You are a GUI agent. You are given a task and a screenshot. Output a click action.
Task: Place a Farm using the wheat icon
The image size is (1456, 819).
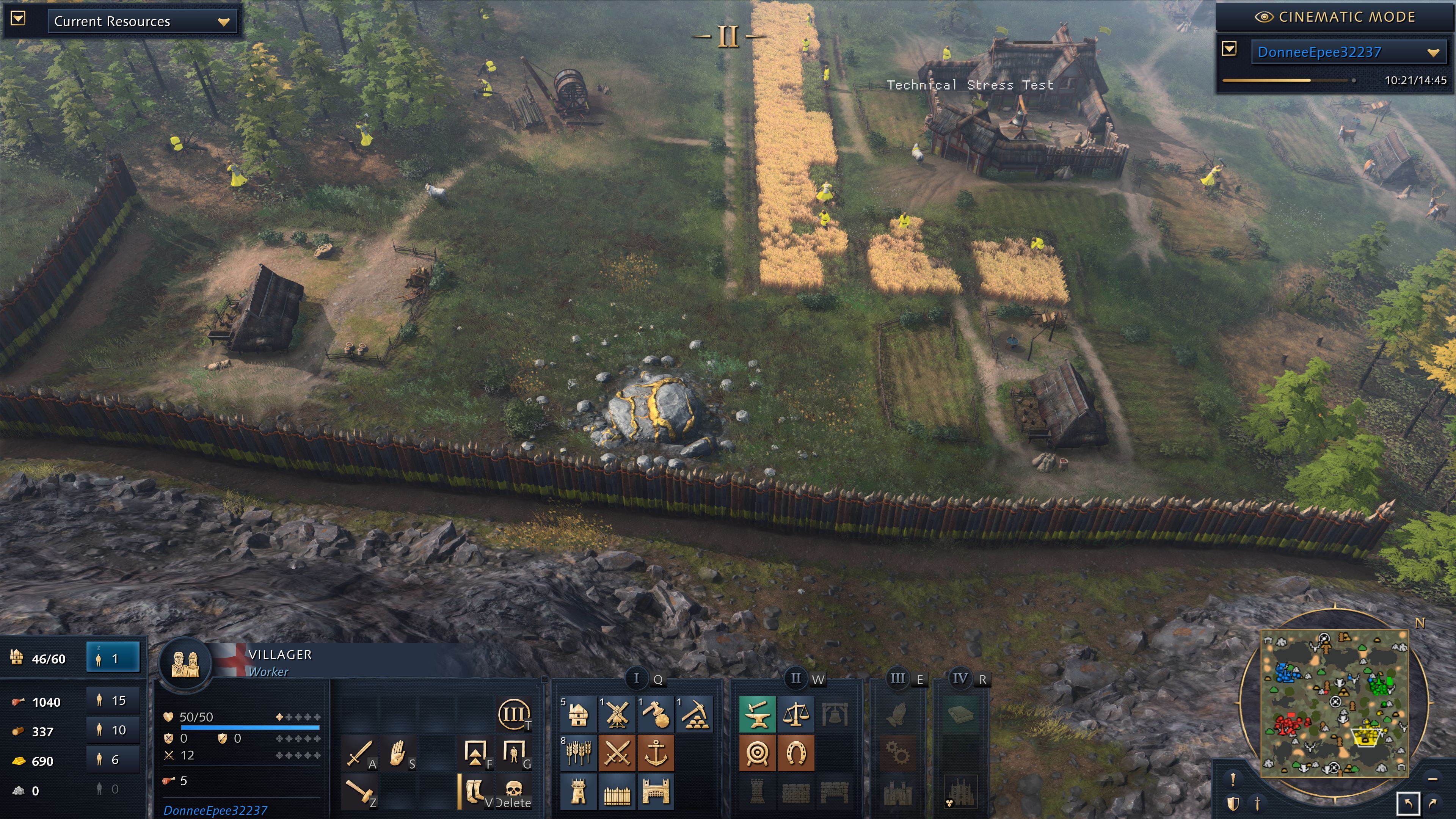(x=578, y=753)
